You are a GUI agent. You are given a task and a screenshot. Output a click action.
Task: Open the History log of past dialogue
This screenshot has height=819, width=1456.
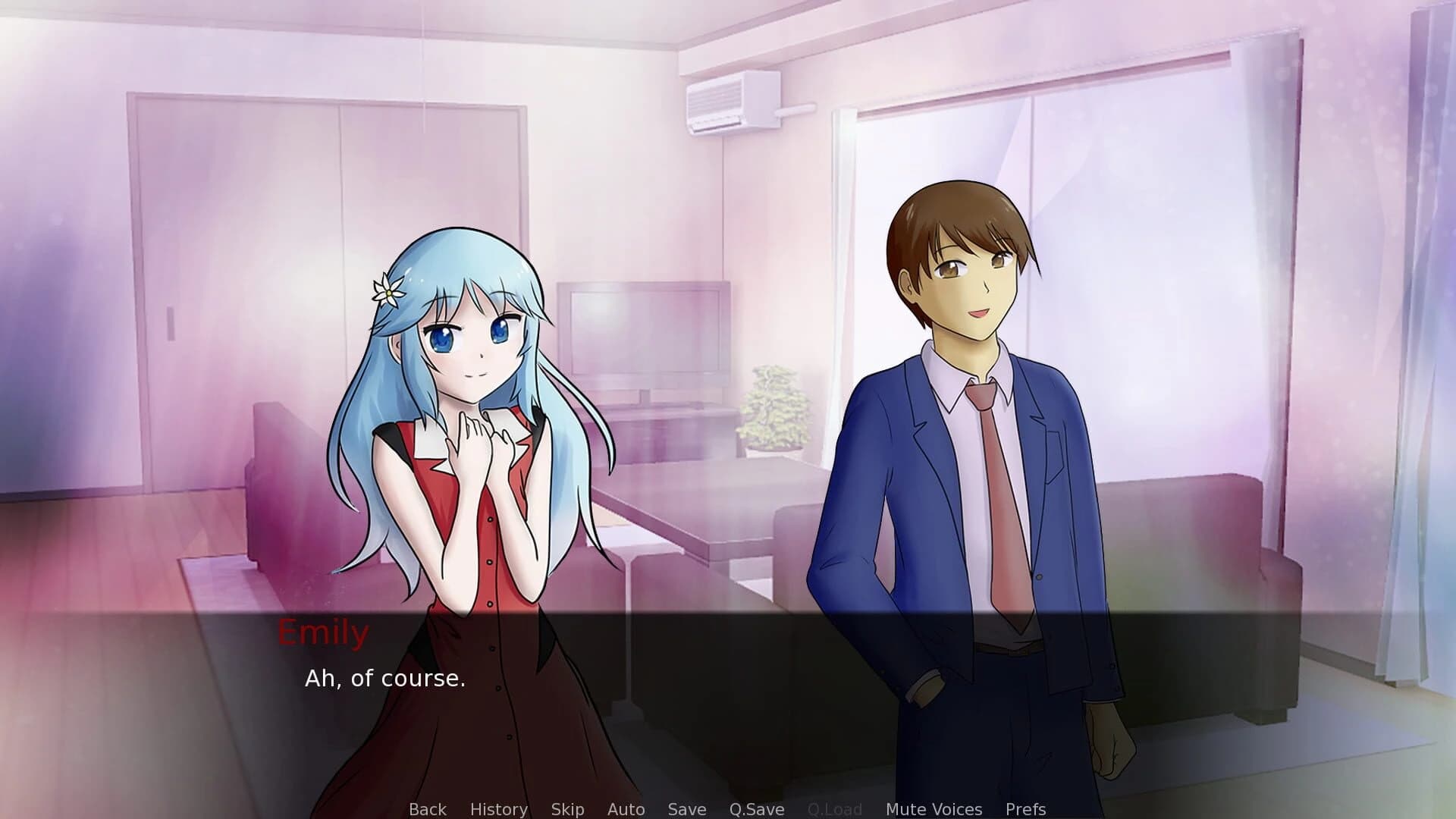tap(497, 808)
